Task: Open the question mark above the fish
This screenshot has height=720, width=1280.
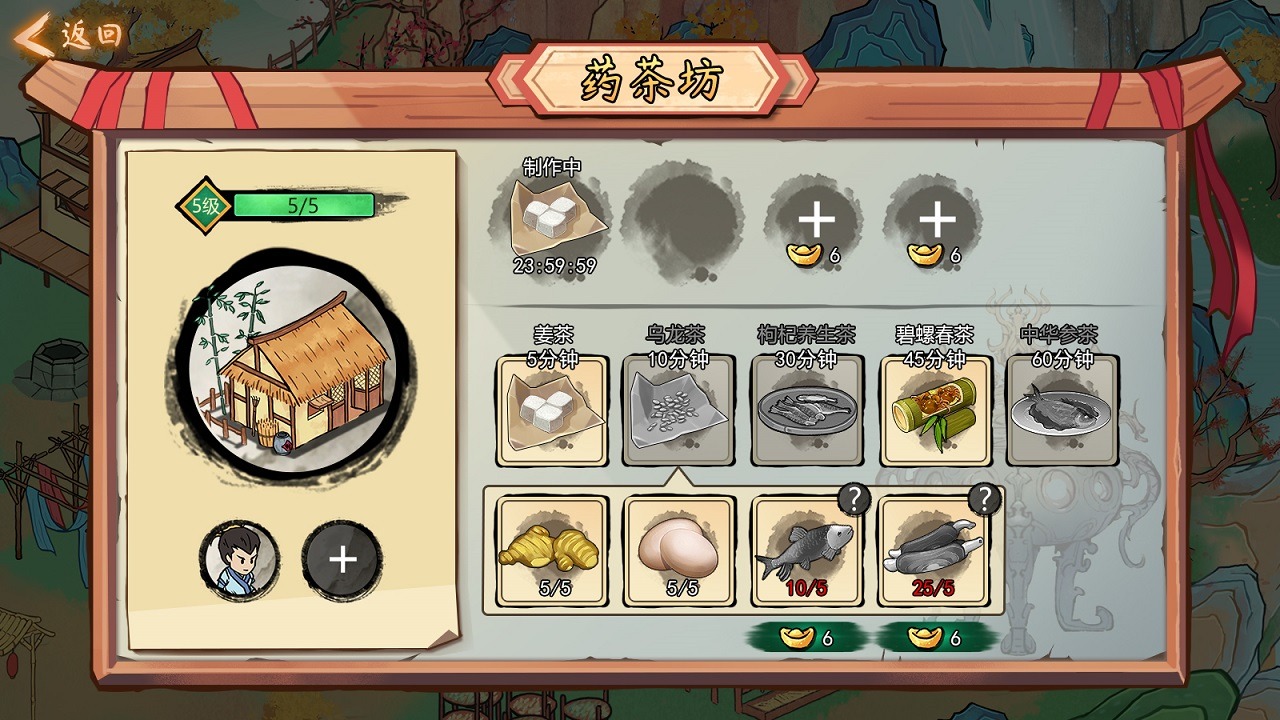Action: tap(854, 499)
